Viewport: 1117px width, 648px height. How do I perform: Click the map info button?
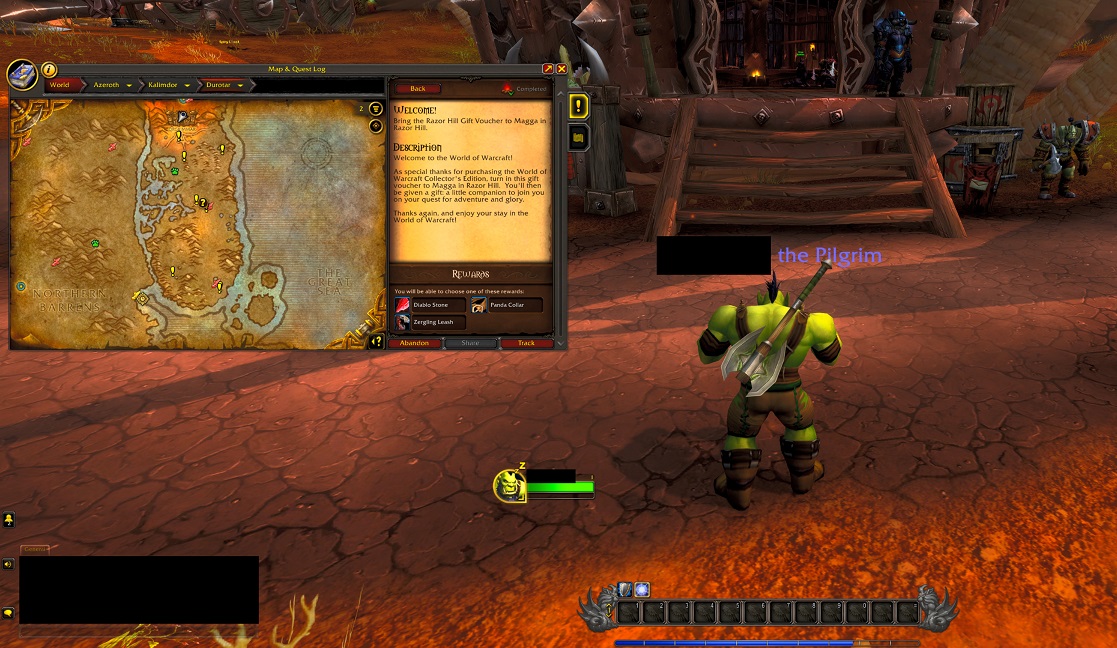click(x=48, y=71)
